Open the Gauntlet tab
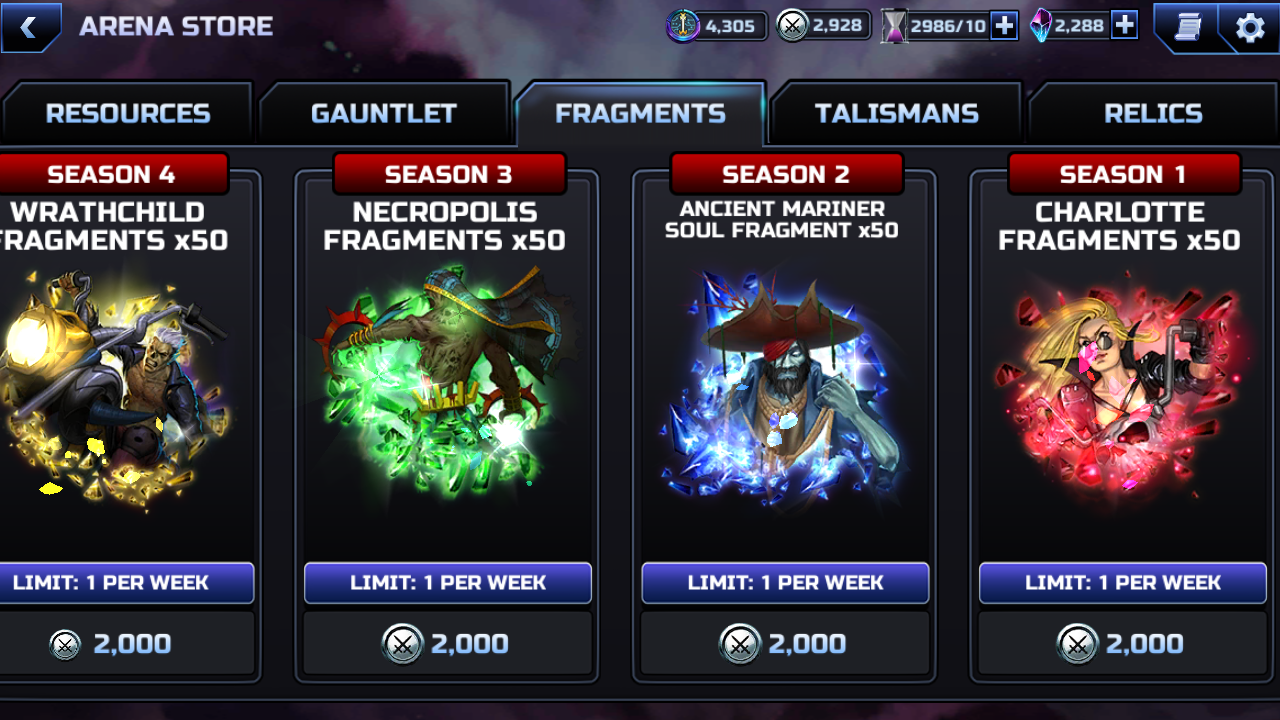Screen dimensions: 1280x720 click(384, 114)
